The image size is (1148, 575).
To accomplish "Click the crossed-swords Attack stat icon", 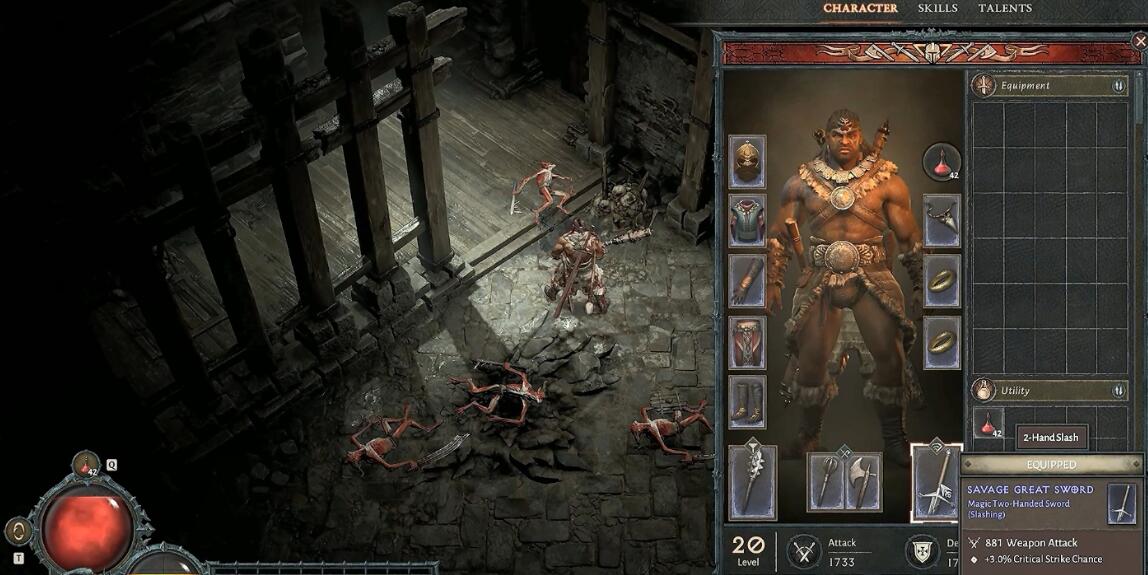I will point(805,551).
